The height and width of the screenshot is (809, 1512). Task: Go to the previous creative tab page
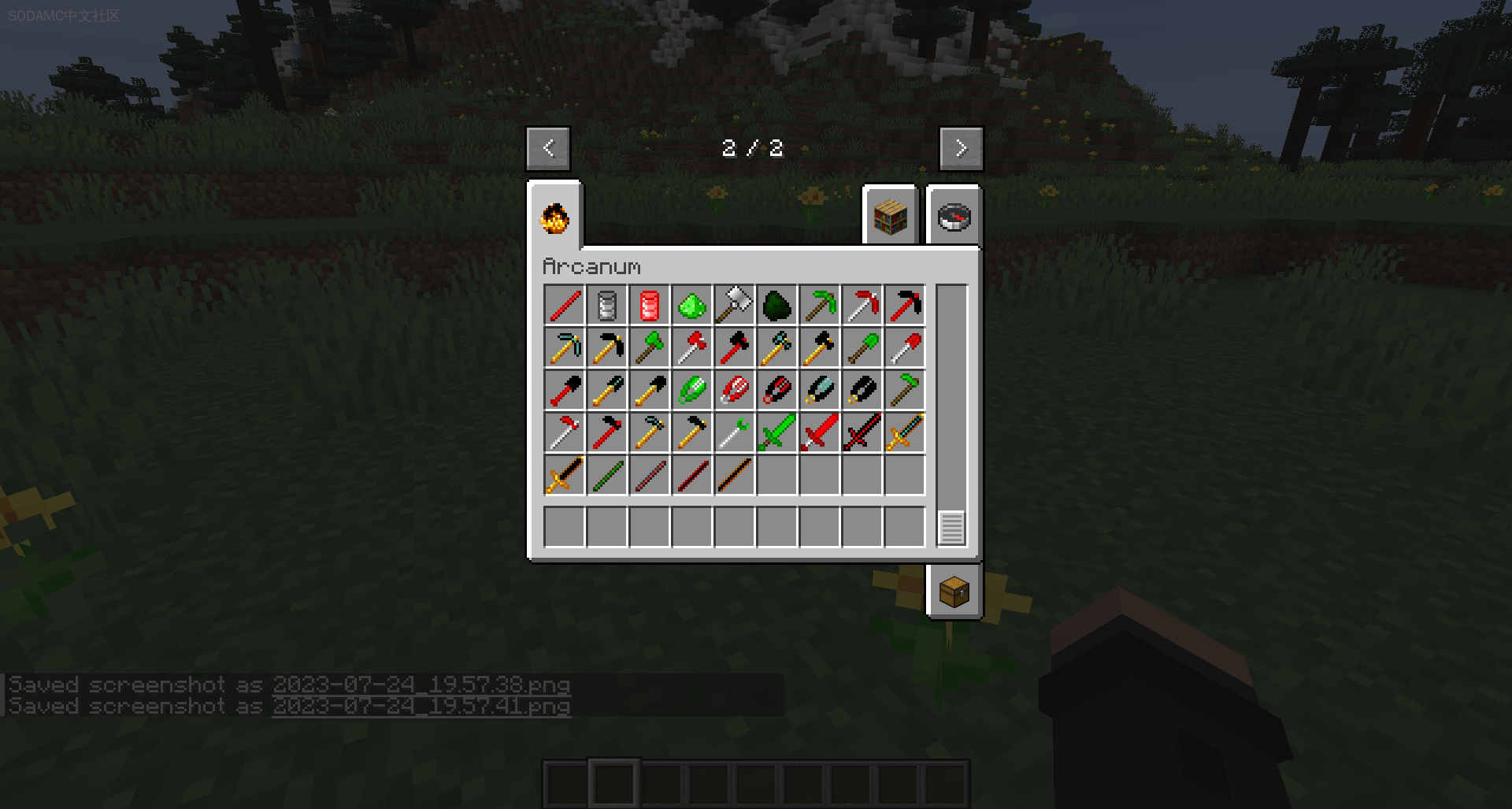point(548,148)
